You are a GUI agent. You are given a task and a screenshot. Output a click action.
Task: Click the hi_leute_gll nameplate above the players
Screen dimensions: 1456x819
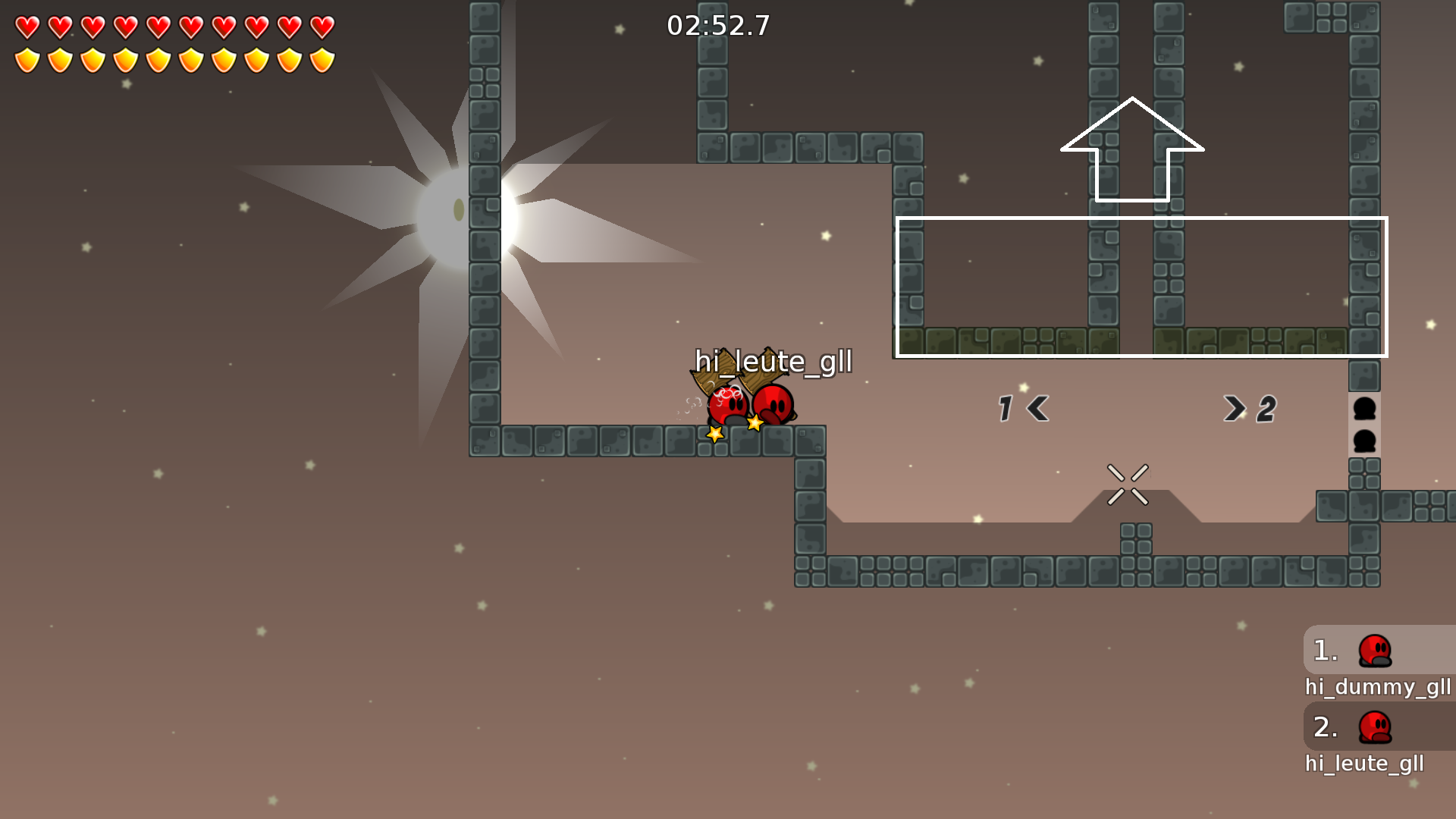point(774,363)
